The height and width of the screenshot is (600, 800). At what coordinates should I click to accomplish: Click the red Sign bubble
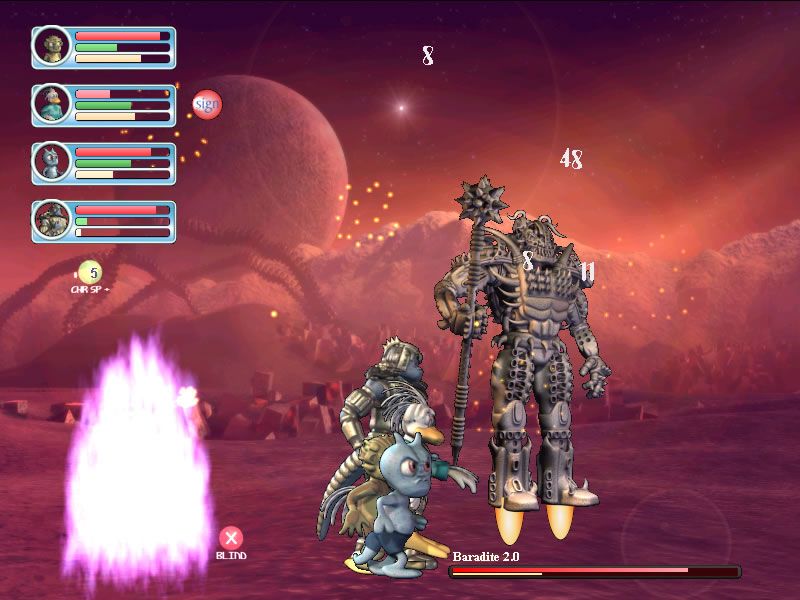point(206,104)
